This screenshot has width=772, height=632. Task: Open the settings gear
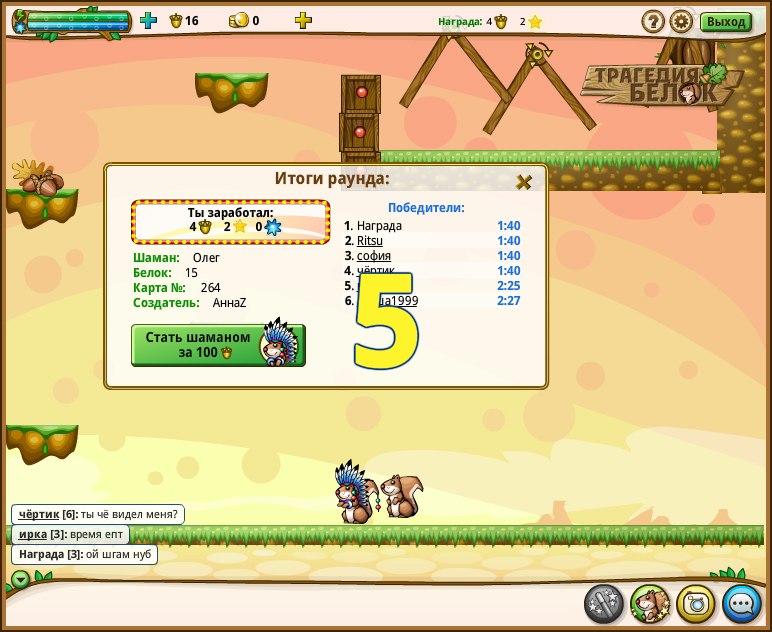point(681,21)
